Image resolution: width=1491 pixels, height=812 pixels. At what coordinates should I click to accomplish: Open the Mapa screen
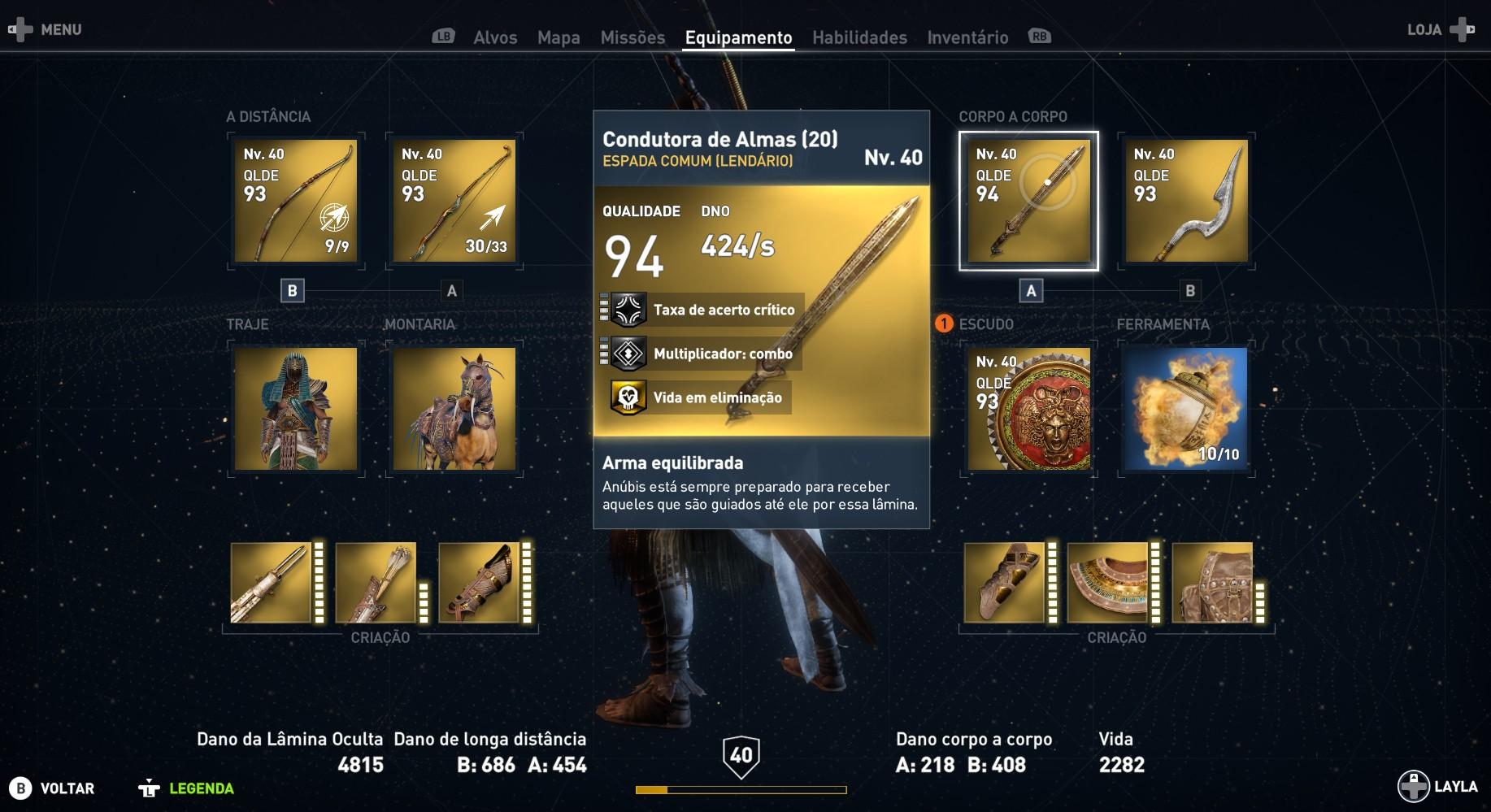point(559,37)
